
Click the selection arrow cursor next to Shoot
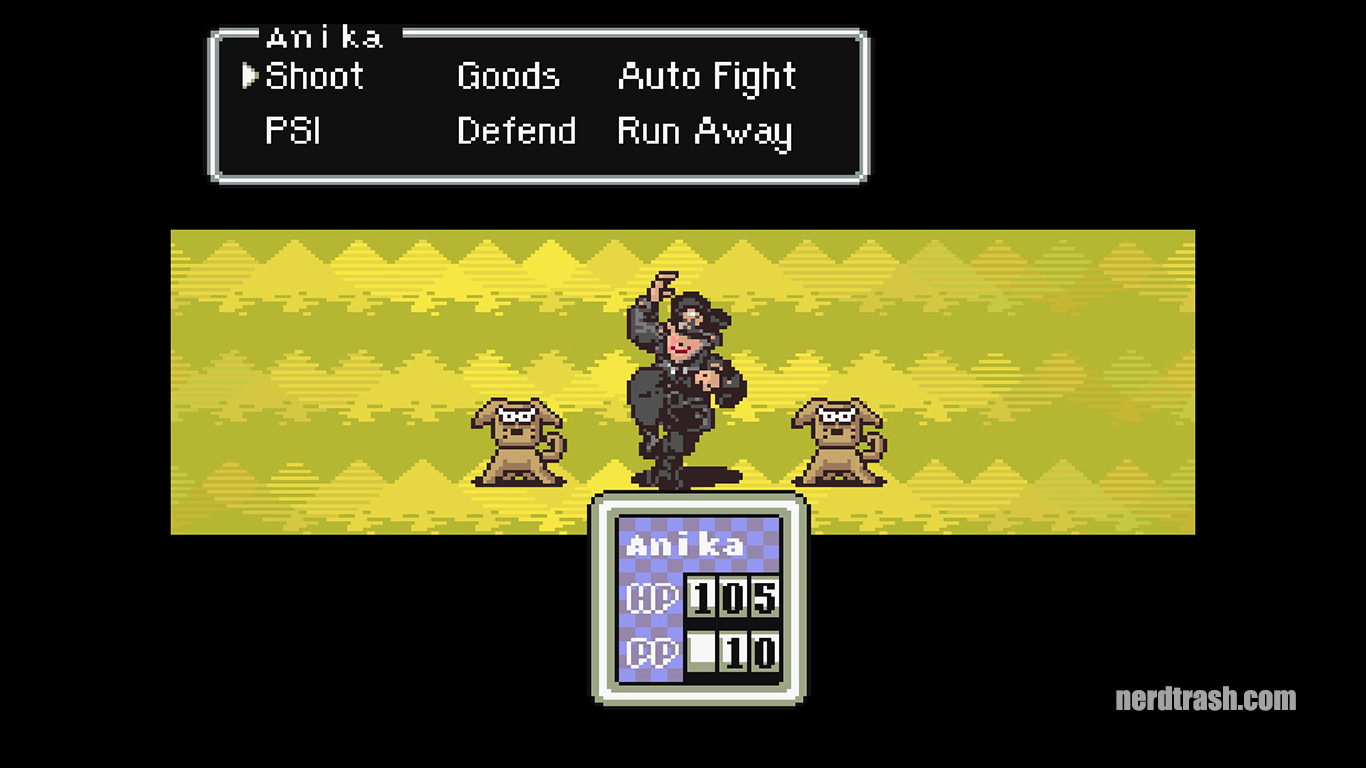click(x=248, y=76)
